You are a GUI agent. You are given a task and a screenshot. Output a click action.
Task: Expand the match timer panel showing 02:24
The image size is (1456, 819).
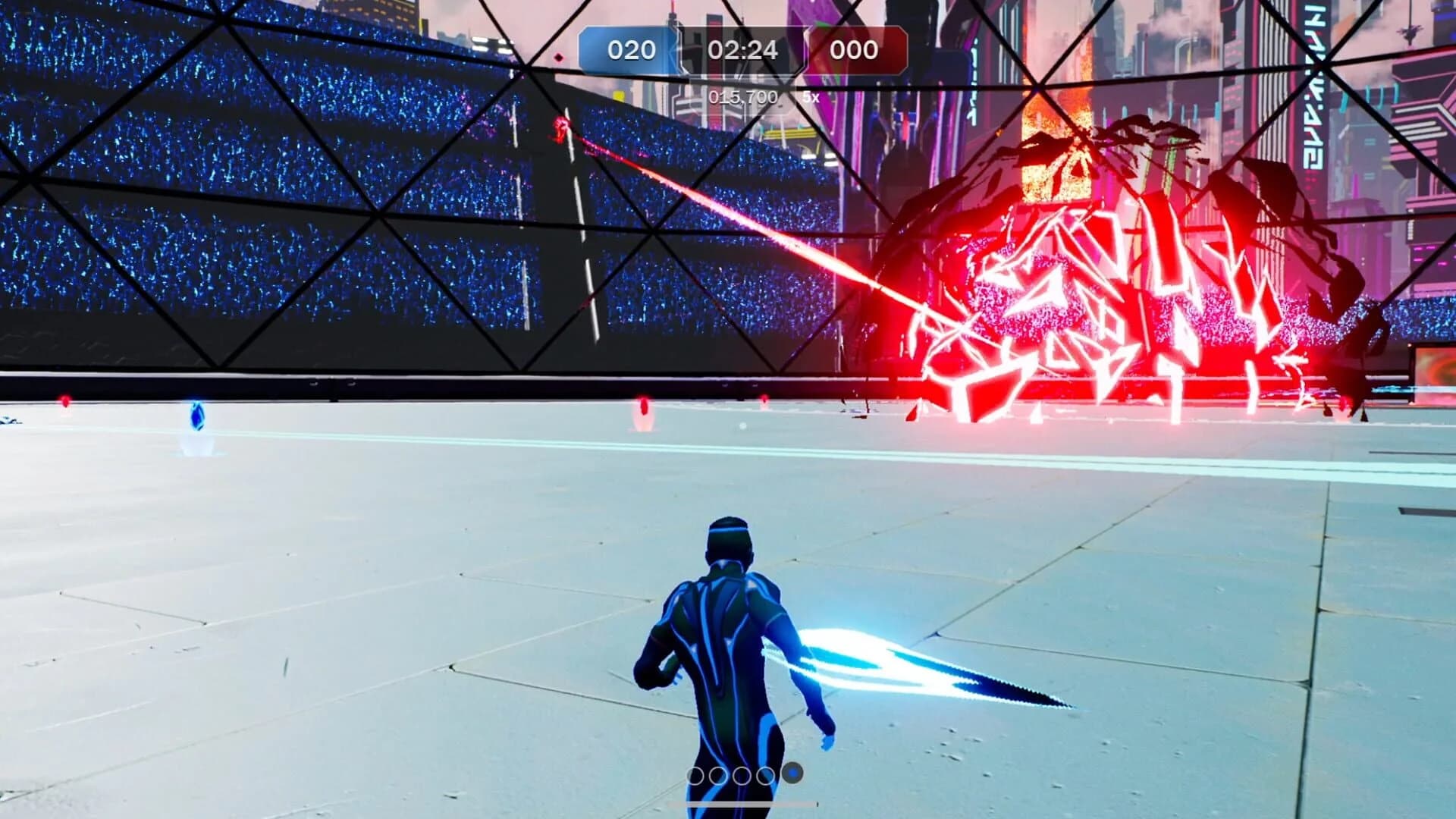click(x=743, y=51)
